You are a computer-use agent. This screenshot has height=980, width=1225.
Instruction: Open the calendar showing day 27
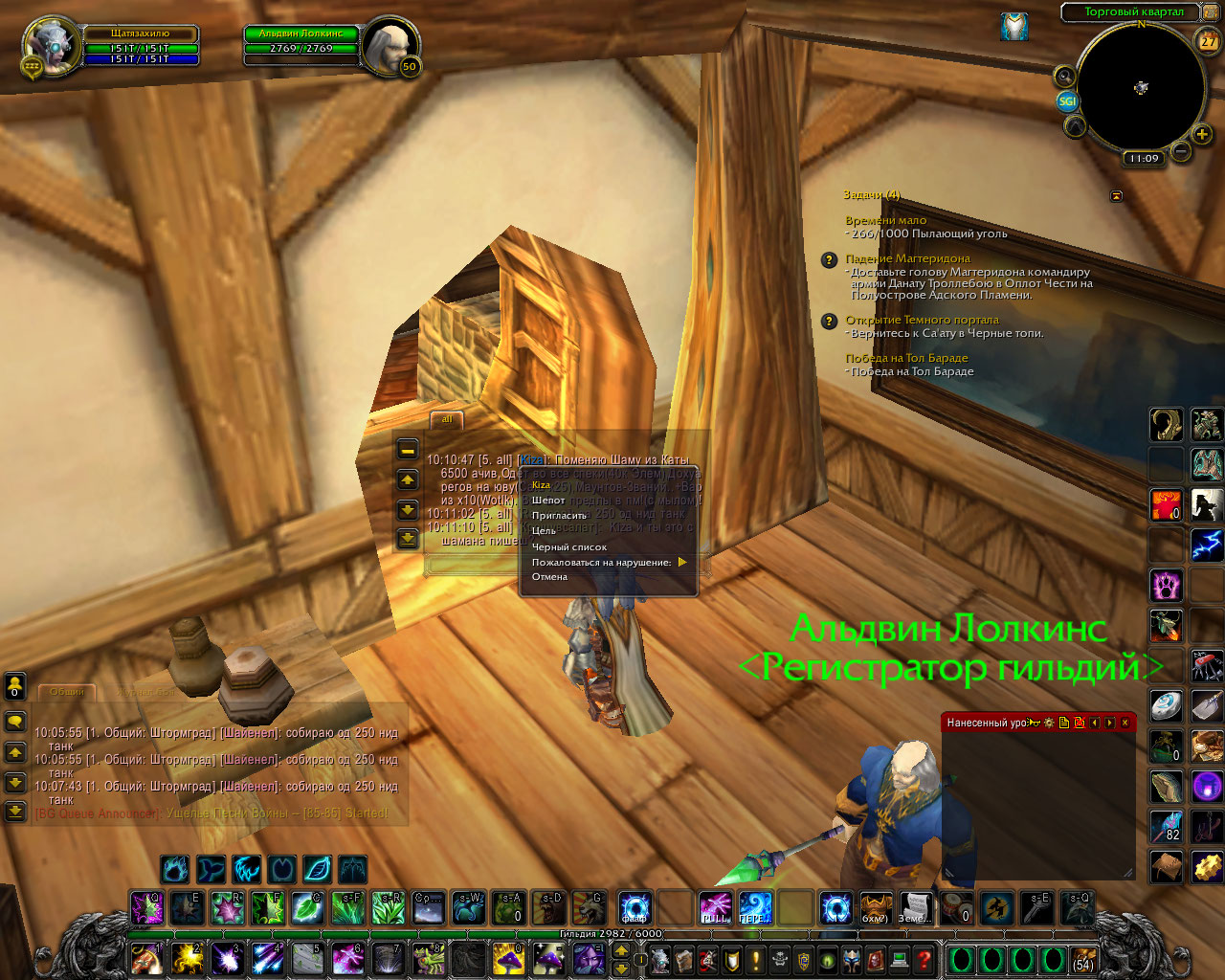[1208, 41]
